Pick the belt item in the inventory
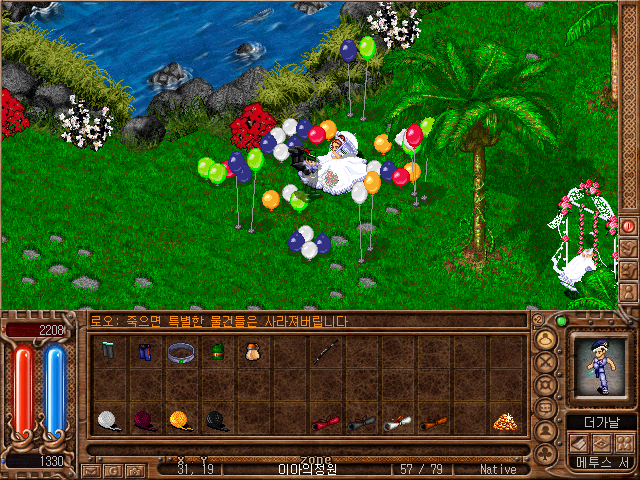Viewport: 640px width, 480px height. (x=180, y=352)
